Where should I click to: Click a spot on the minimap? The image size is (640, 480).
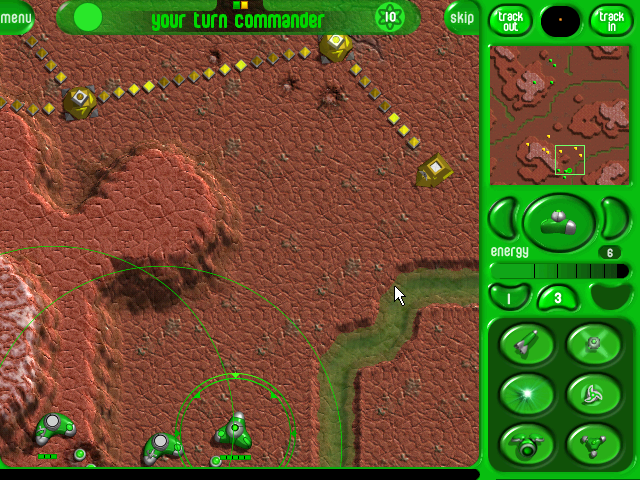(x=559, y=114)
